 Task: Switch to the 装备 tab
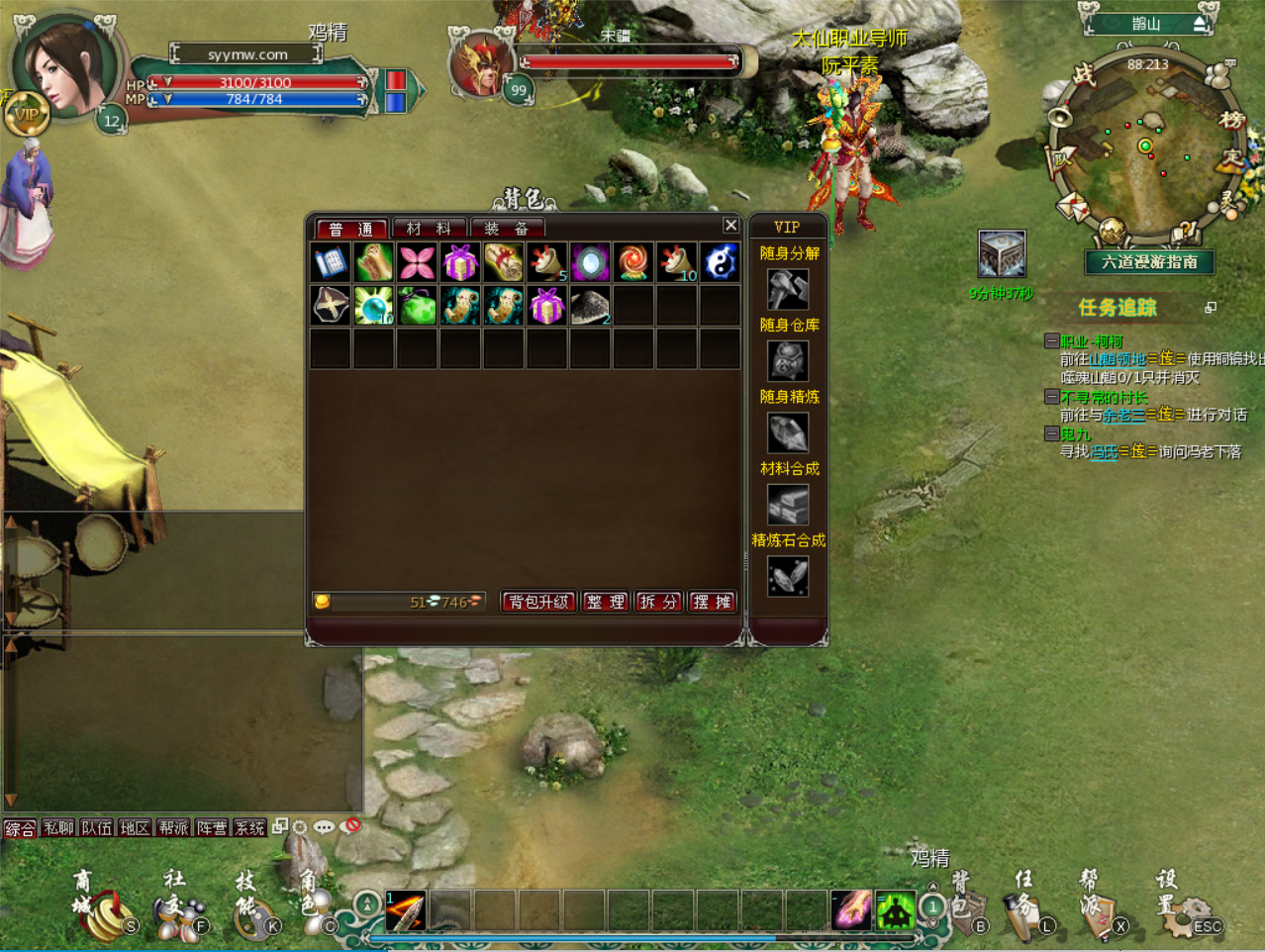click(x=506, y=229)
